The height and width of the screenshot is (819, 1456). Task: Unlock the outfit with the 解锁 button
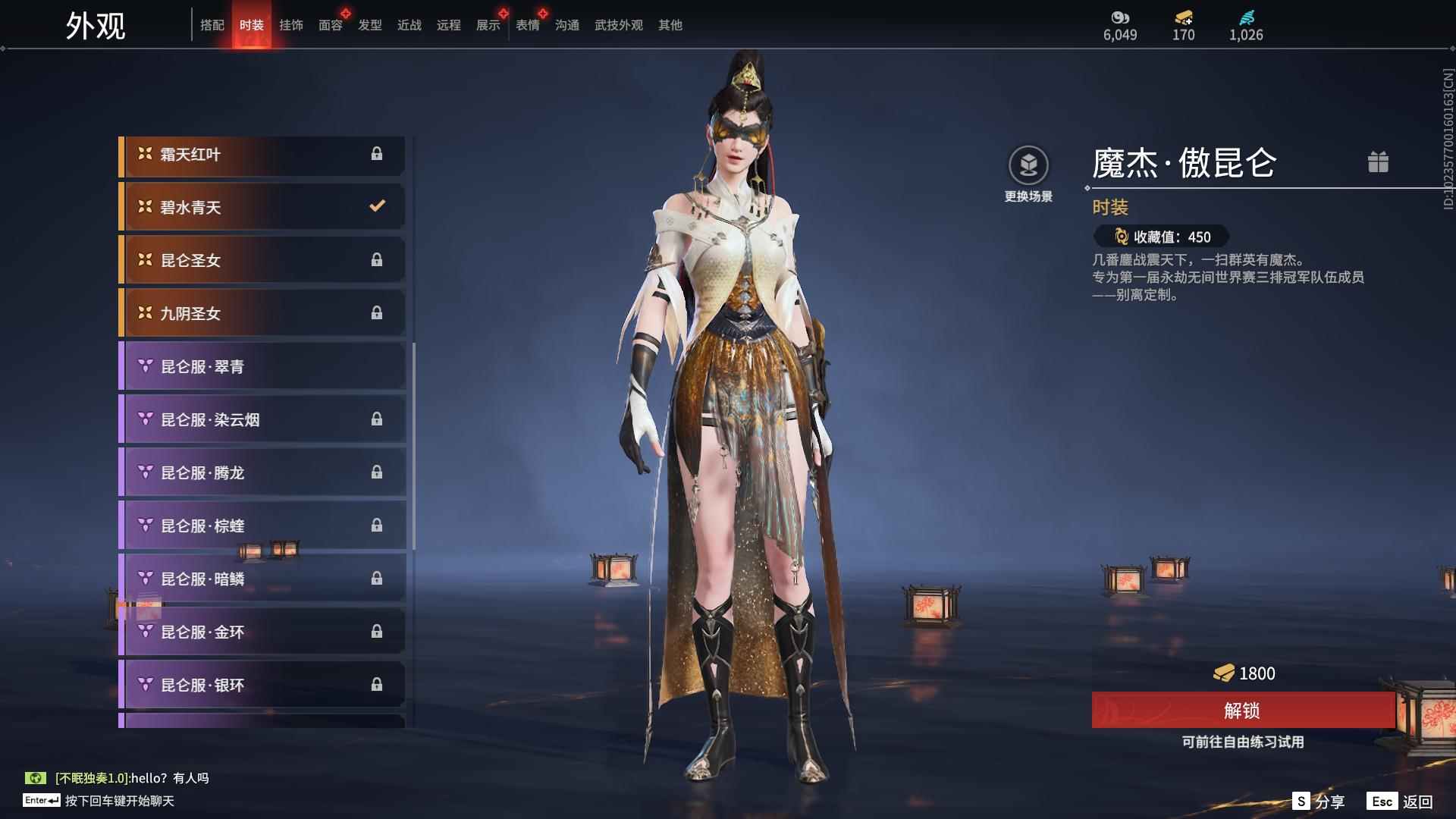coord(1242,711)
